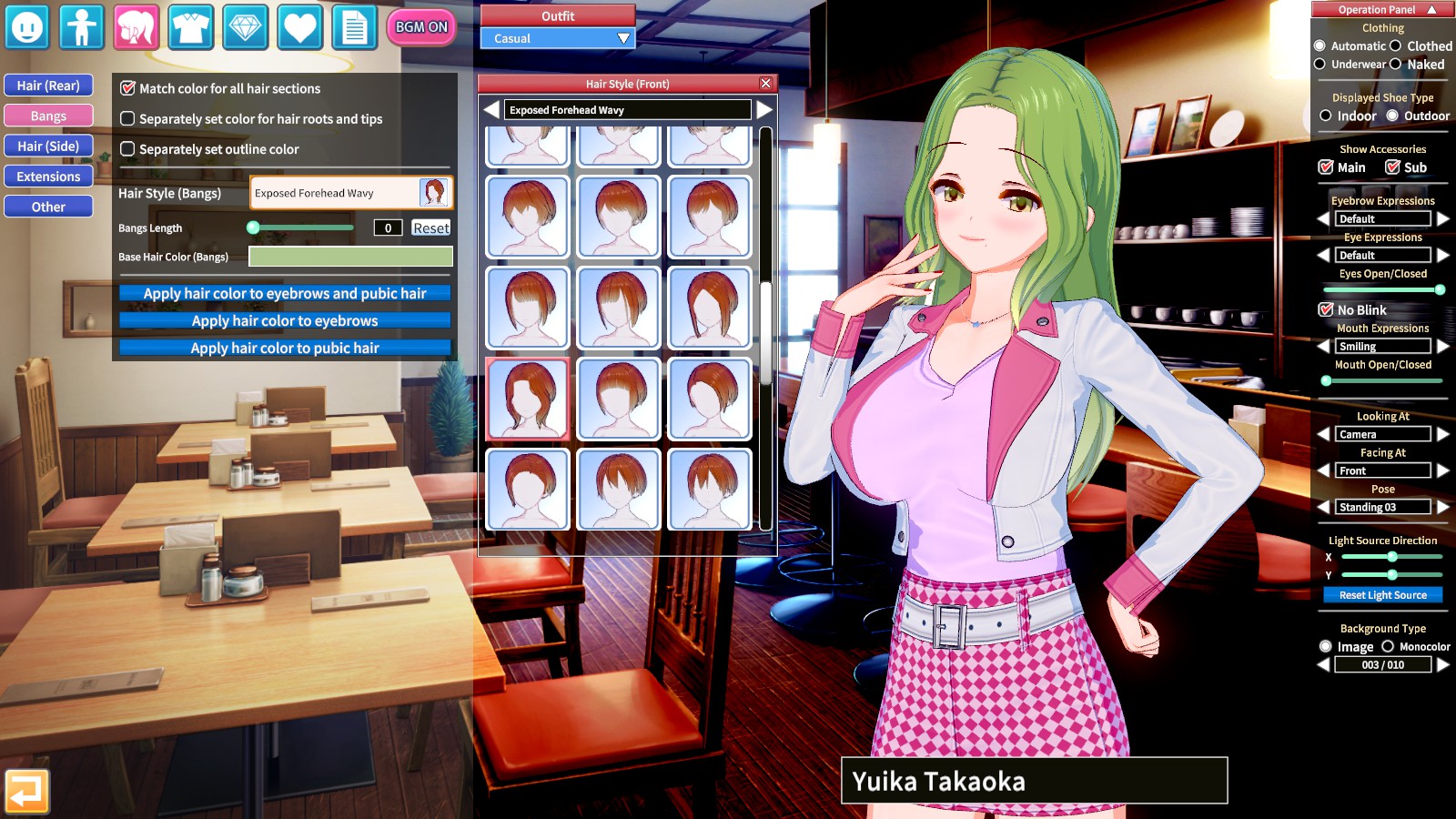Open the character parameters document icon
The image size is (1456, 819).
click(354, 27)
